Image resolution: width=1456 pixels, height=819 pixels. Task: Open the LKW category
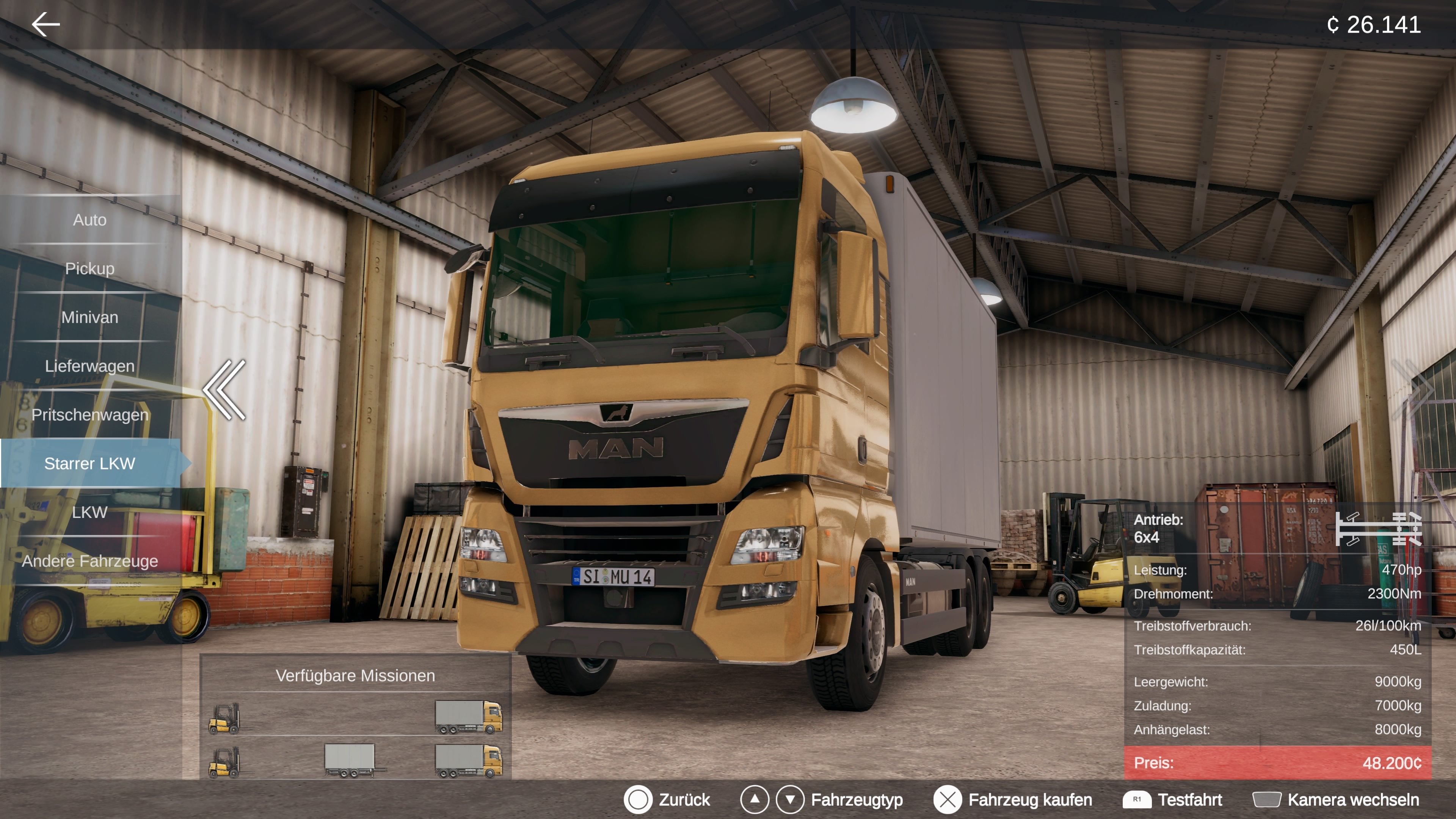tap(91, 513)
